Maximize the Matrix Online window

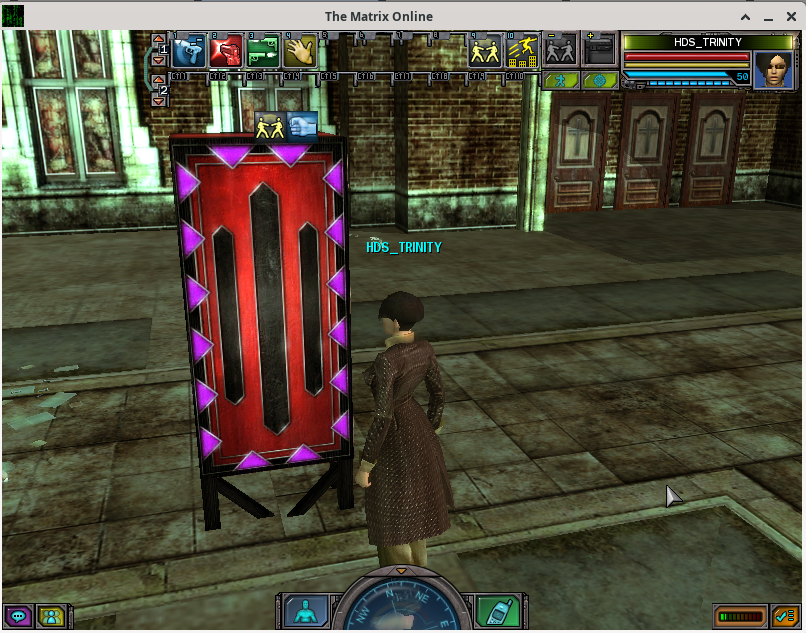[x=769, y=16]
